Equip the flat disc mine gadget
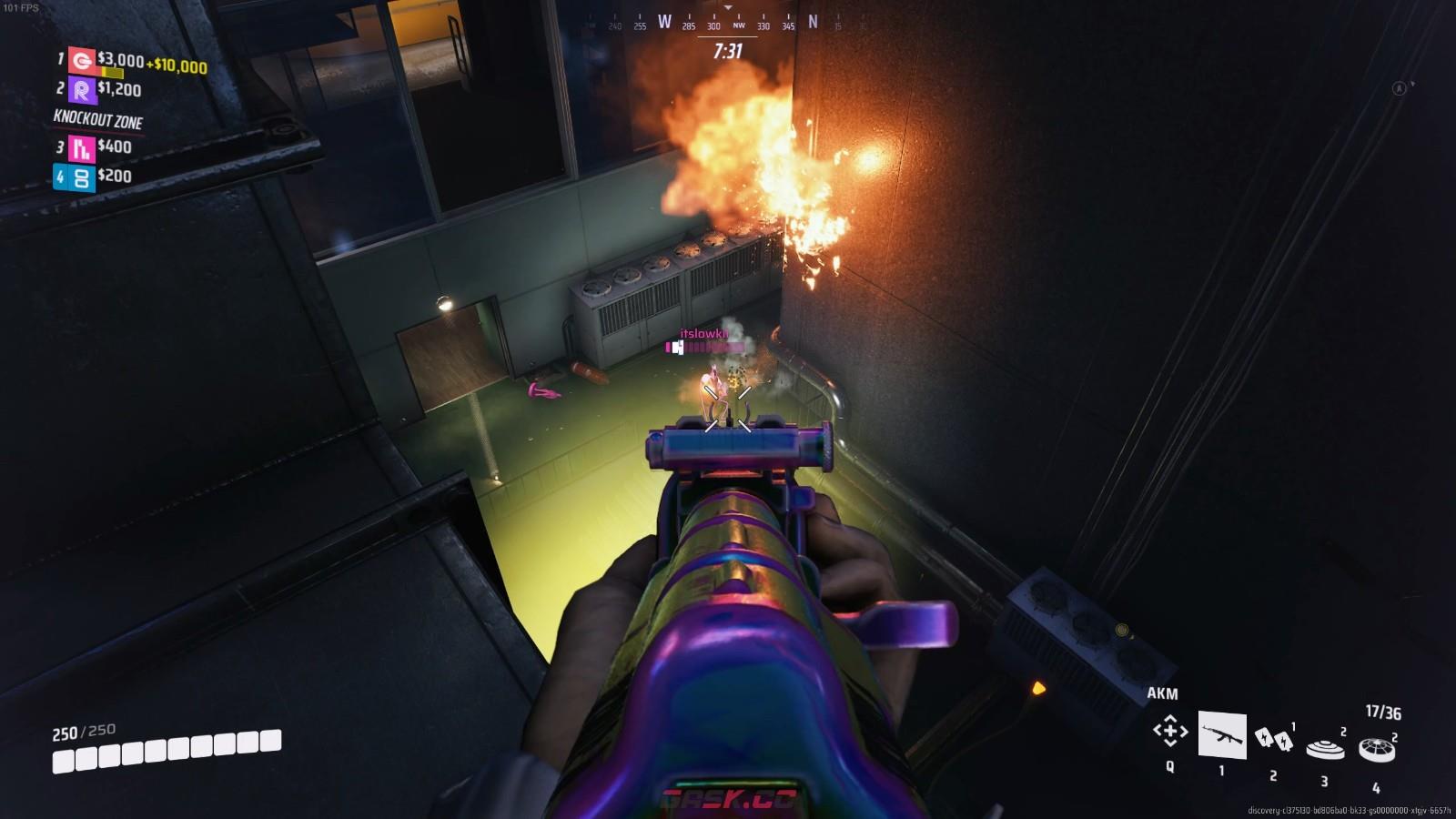This screenshot has width=1456, height=819. point(1325,748)
